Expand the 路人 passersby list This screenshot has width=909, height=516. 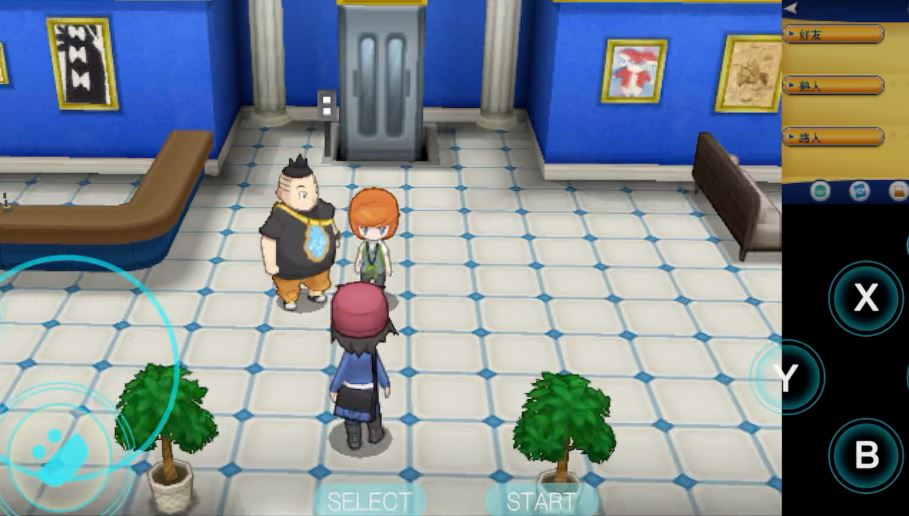(x=833, y=136)
